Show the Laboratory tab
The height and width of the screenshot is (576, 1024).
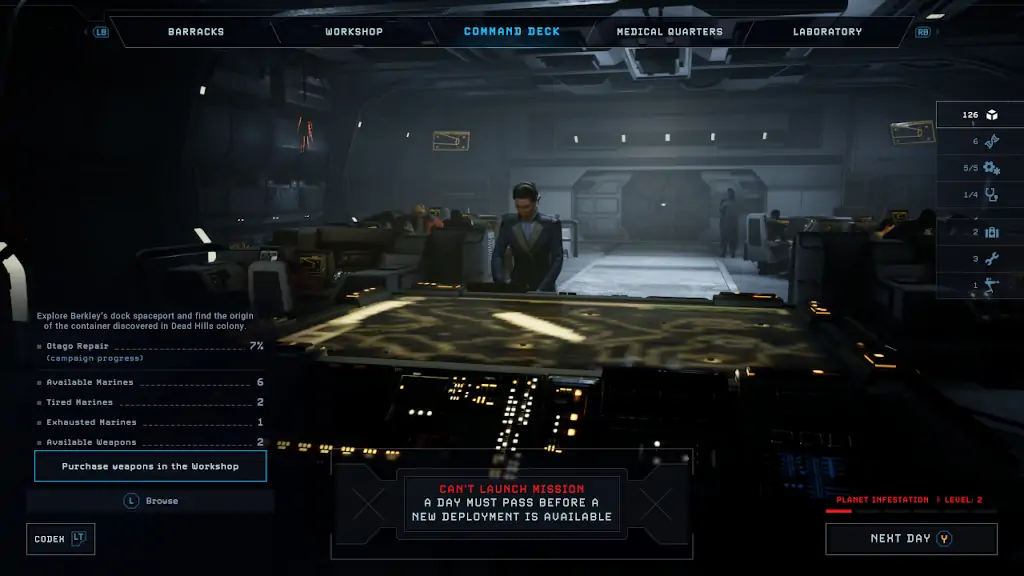coord(827,32)
